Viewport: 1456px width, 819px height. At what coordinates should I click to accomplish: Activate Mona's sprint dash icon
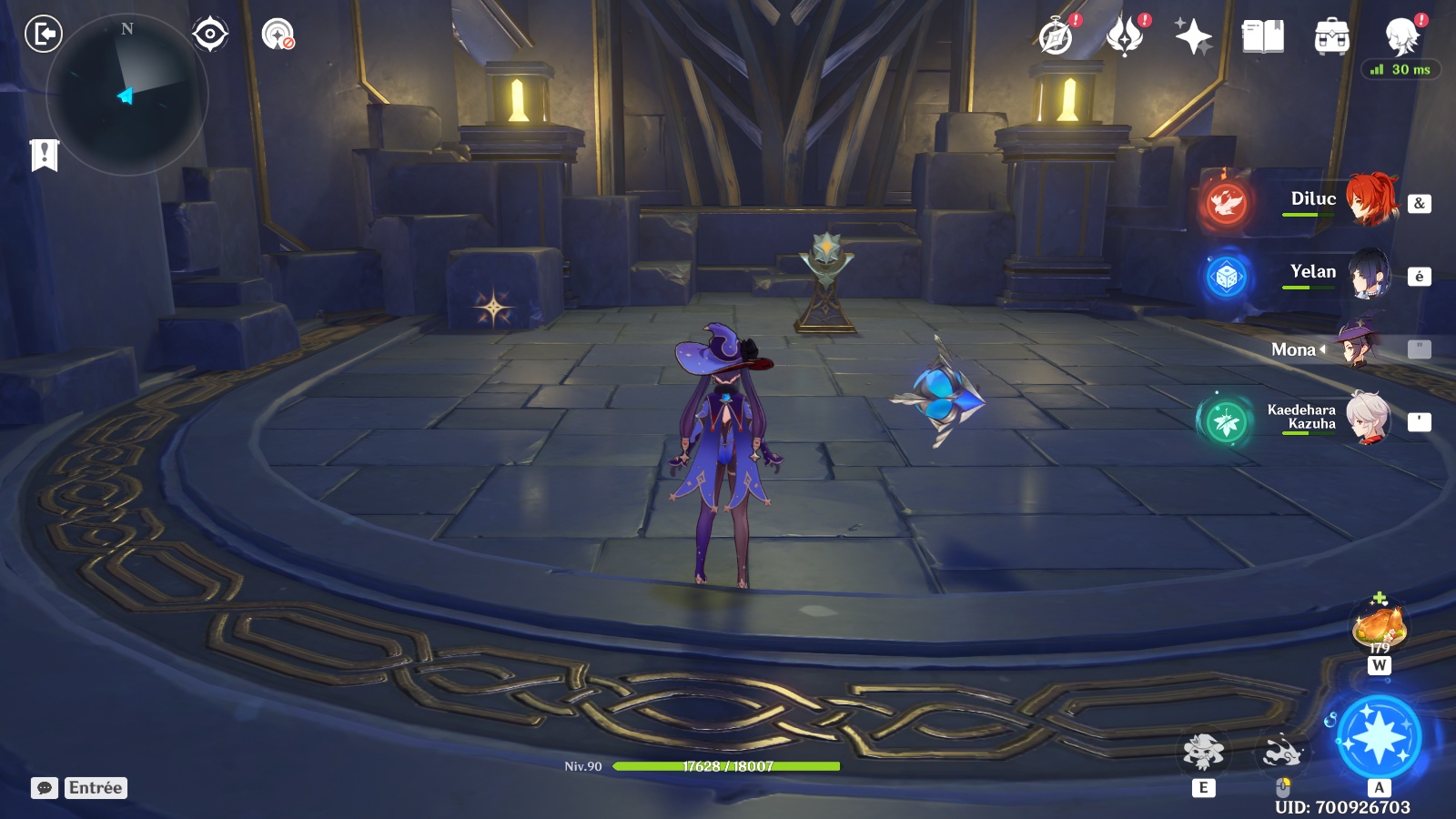click(x=1282, y=753)
